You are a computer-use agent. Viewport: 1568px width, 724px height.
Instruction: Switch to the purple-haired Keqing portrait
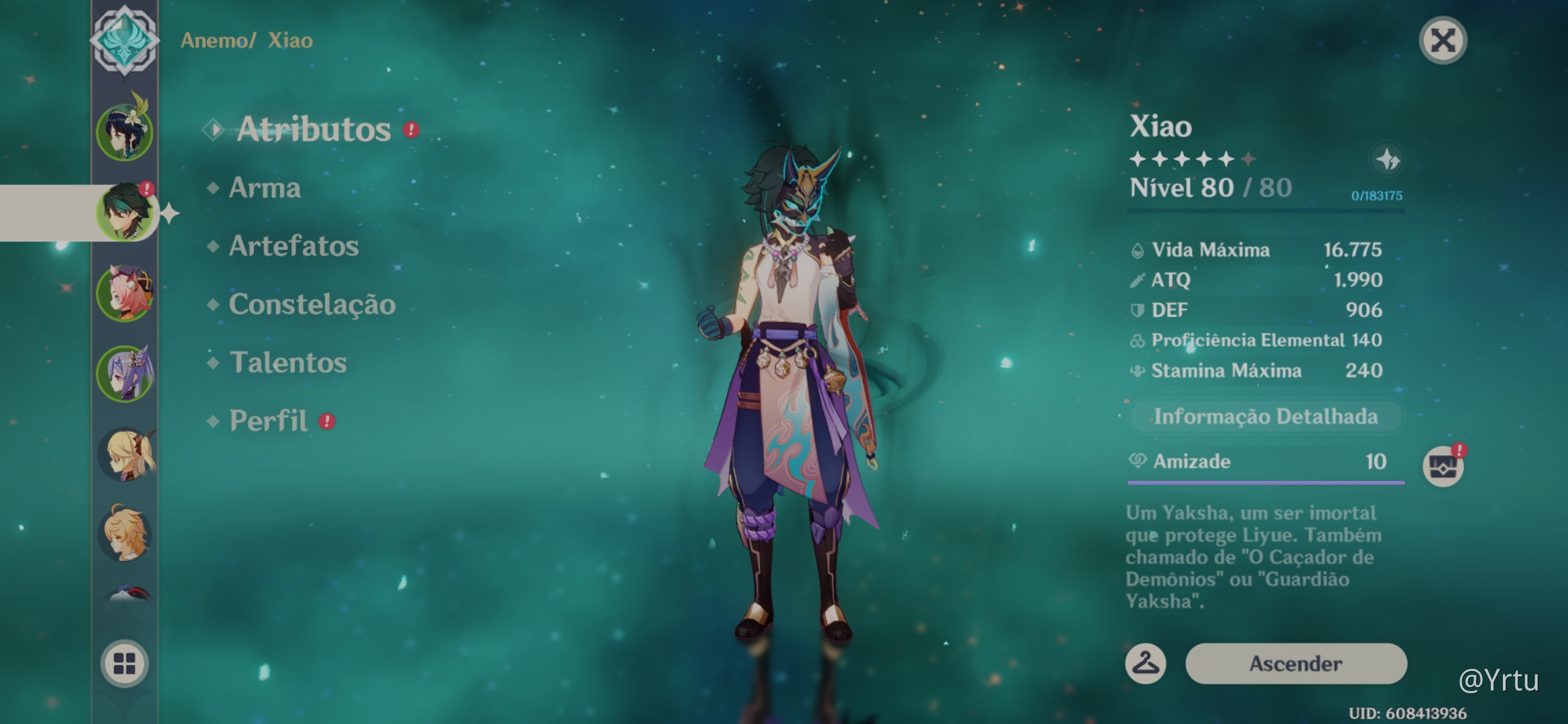click(125, 373)
